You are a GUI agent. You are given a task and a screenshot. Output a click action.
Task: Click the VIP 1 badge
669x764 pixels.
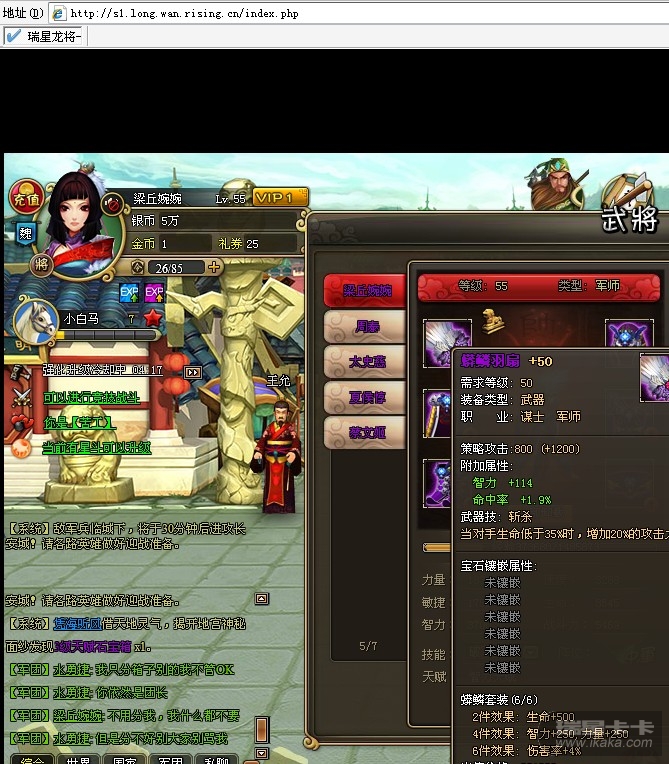point(280,198)
